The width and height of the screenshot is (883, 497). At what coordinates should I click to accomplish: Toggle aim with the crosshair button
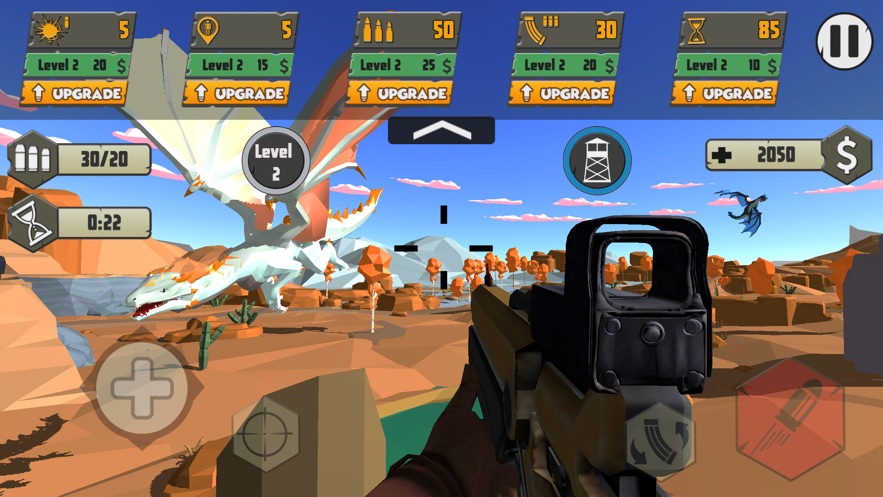click(266, 435)
